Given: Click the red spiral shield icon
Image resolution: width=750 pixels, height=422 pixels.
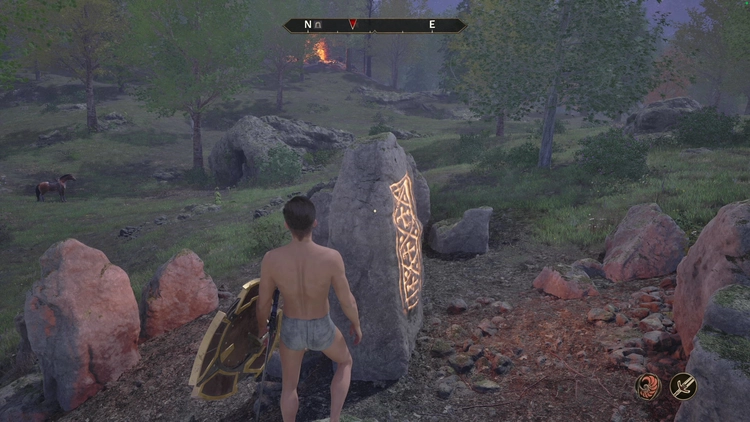Looking at the screenshot, I should click(x=648, y=386).
